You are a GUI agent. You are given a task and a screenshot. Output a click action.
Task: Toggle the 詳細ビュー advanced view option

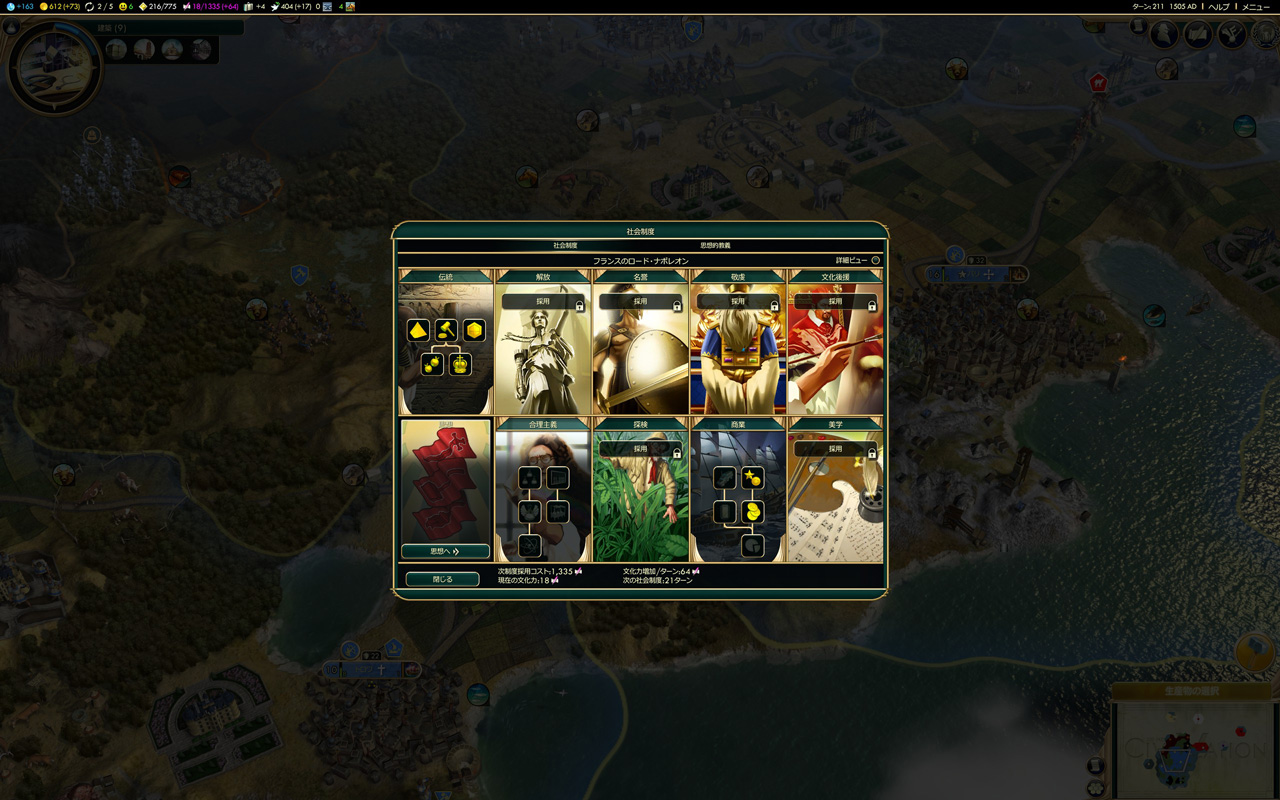(x=875, y=260)
